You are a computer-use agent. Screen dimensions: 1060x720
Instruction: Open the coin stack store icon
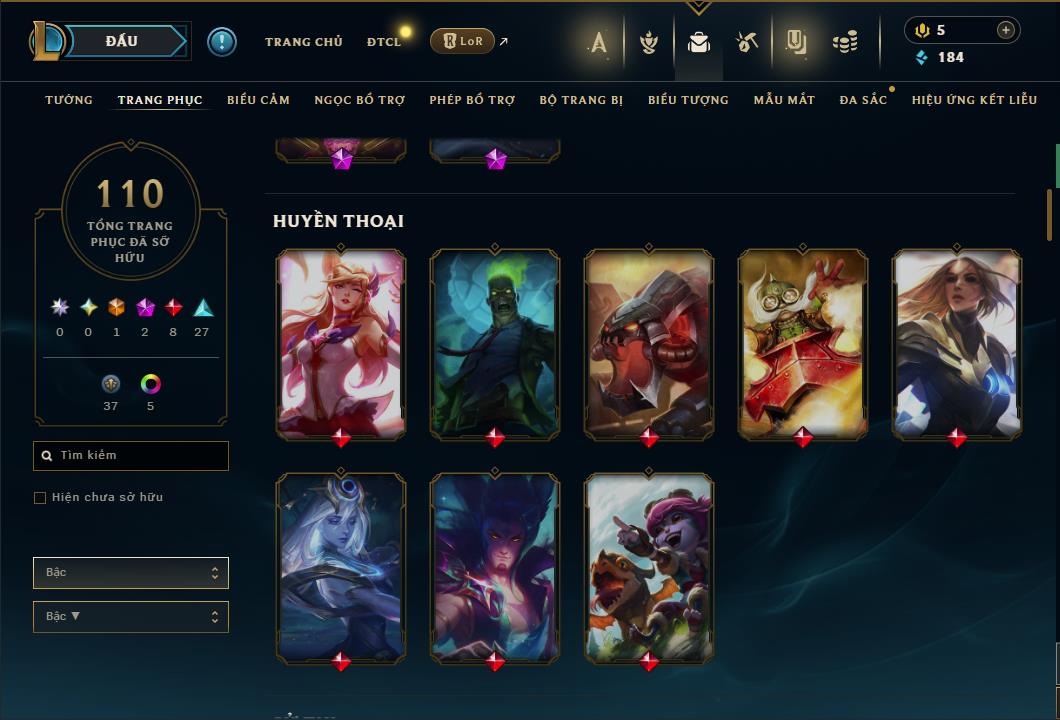tap(845, 42)
